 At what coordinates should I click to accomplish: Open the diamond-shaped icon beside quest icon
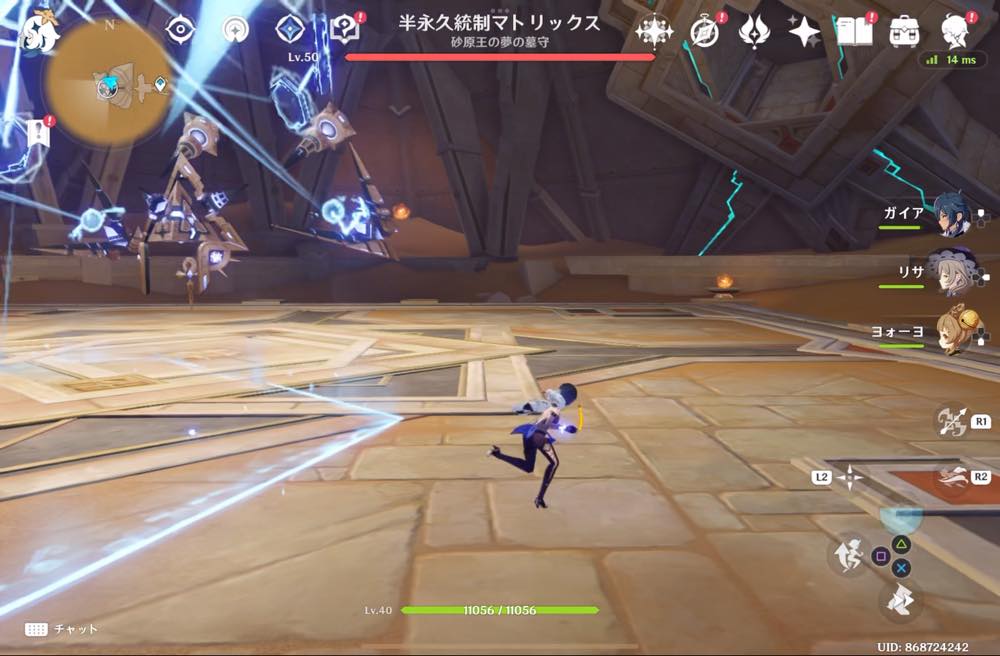pos(290,30)
